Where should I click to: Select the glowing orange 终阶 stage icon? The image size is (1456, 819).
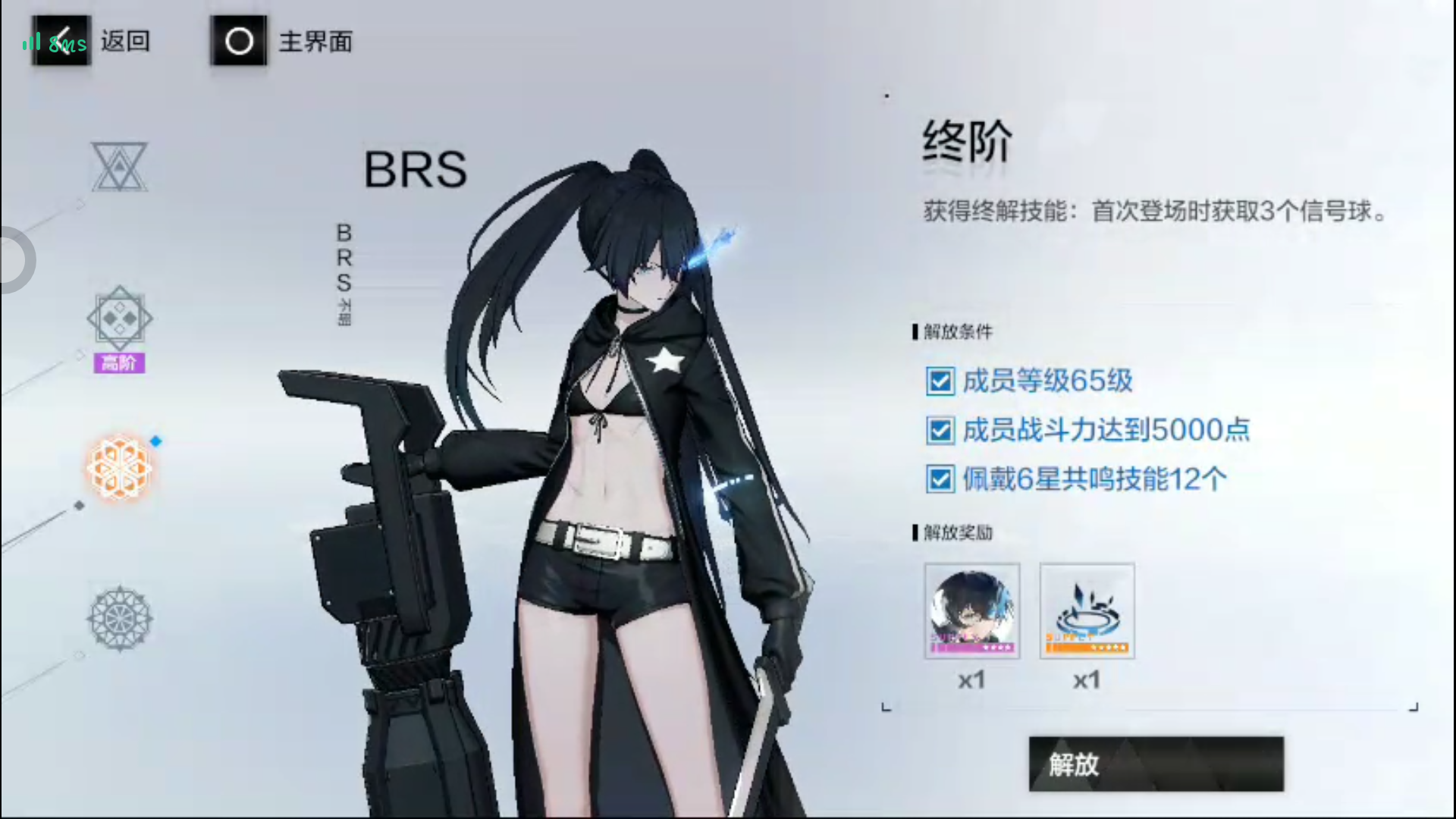[119, 468]
